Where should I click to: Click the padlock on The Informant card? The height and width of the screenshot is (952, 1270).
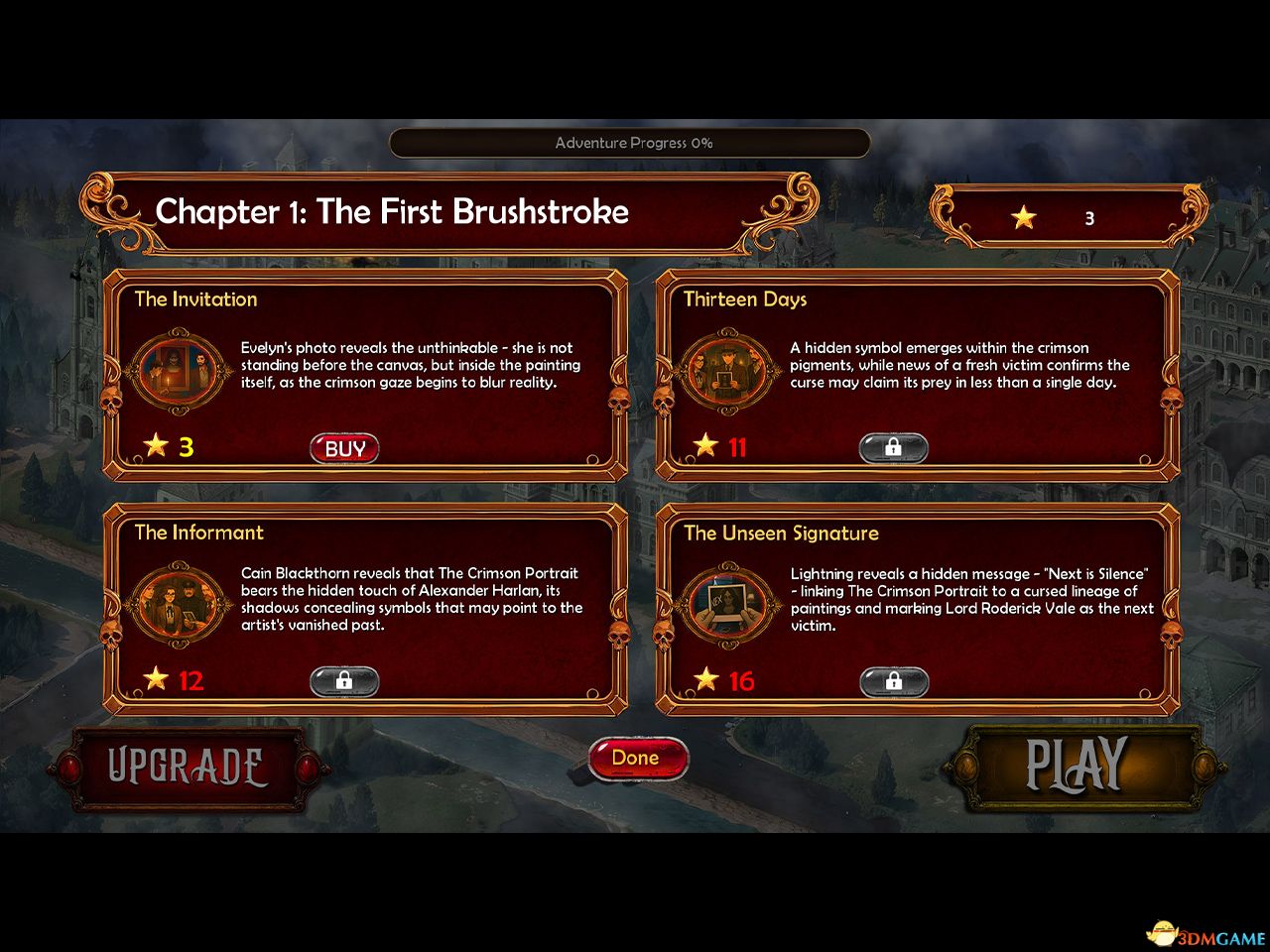coord(344,681)
